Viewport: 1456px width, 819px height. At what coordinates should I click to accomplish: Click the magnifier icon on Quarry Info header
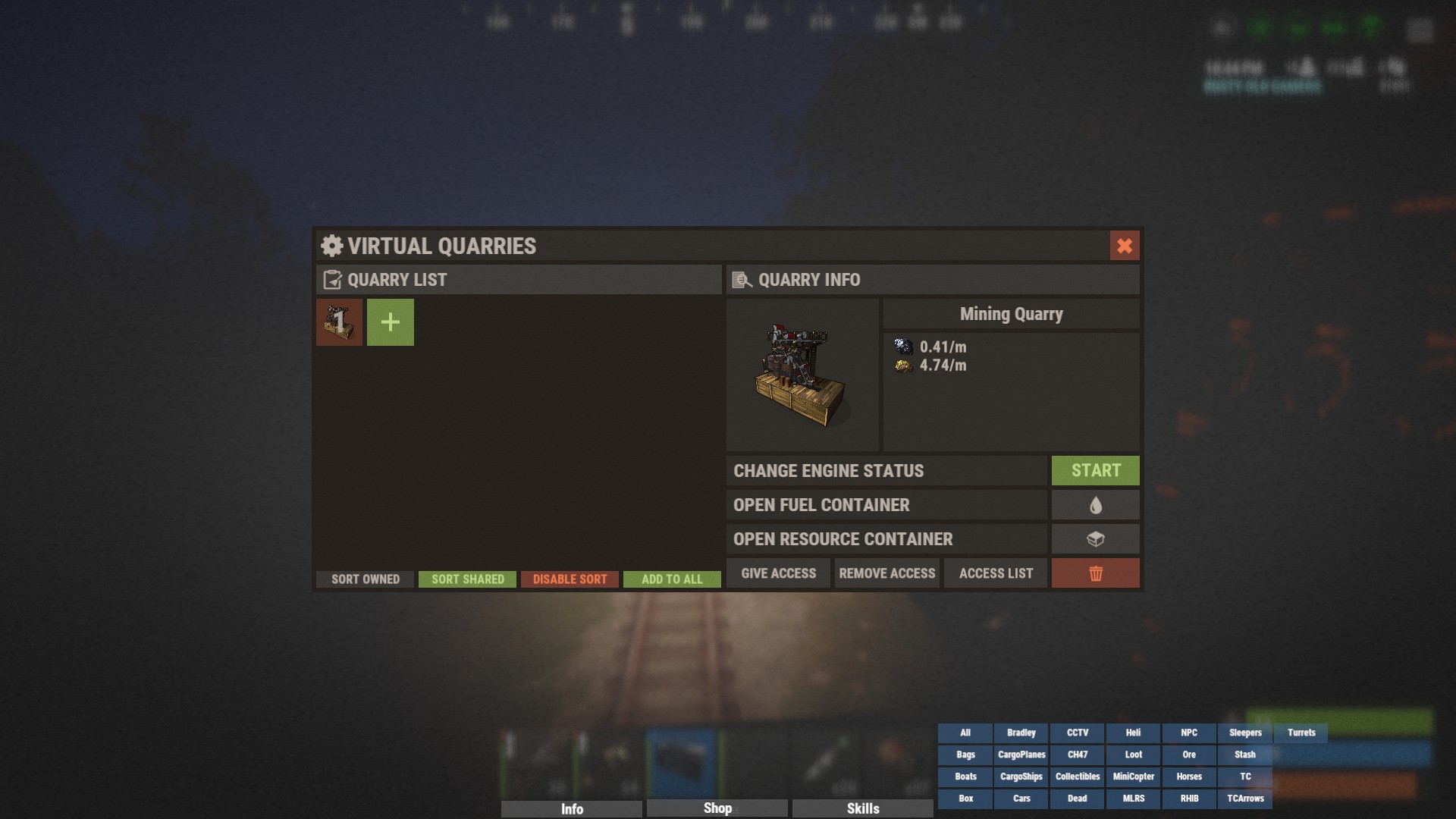point(741,280)
